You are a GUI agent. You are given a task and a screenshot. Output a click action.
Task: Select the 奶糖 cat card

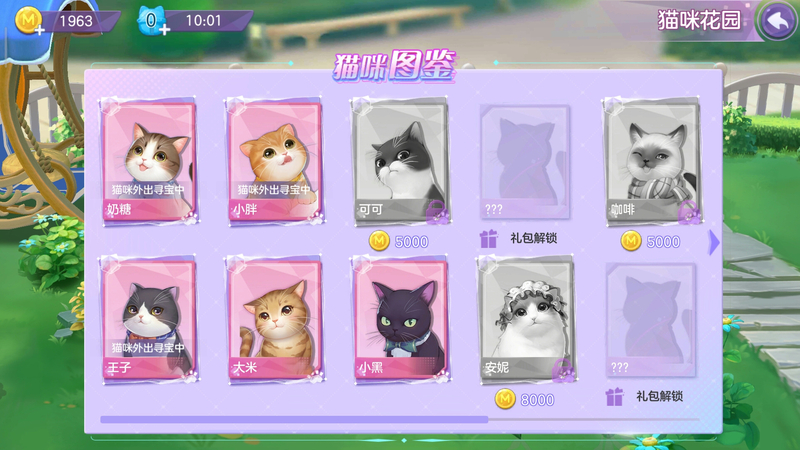[149, 161]
